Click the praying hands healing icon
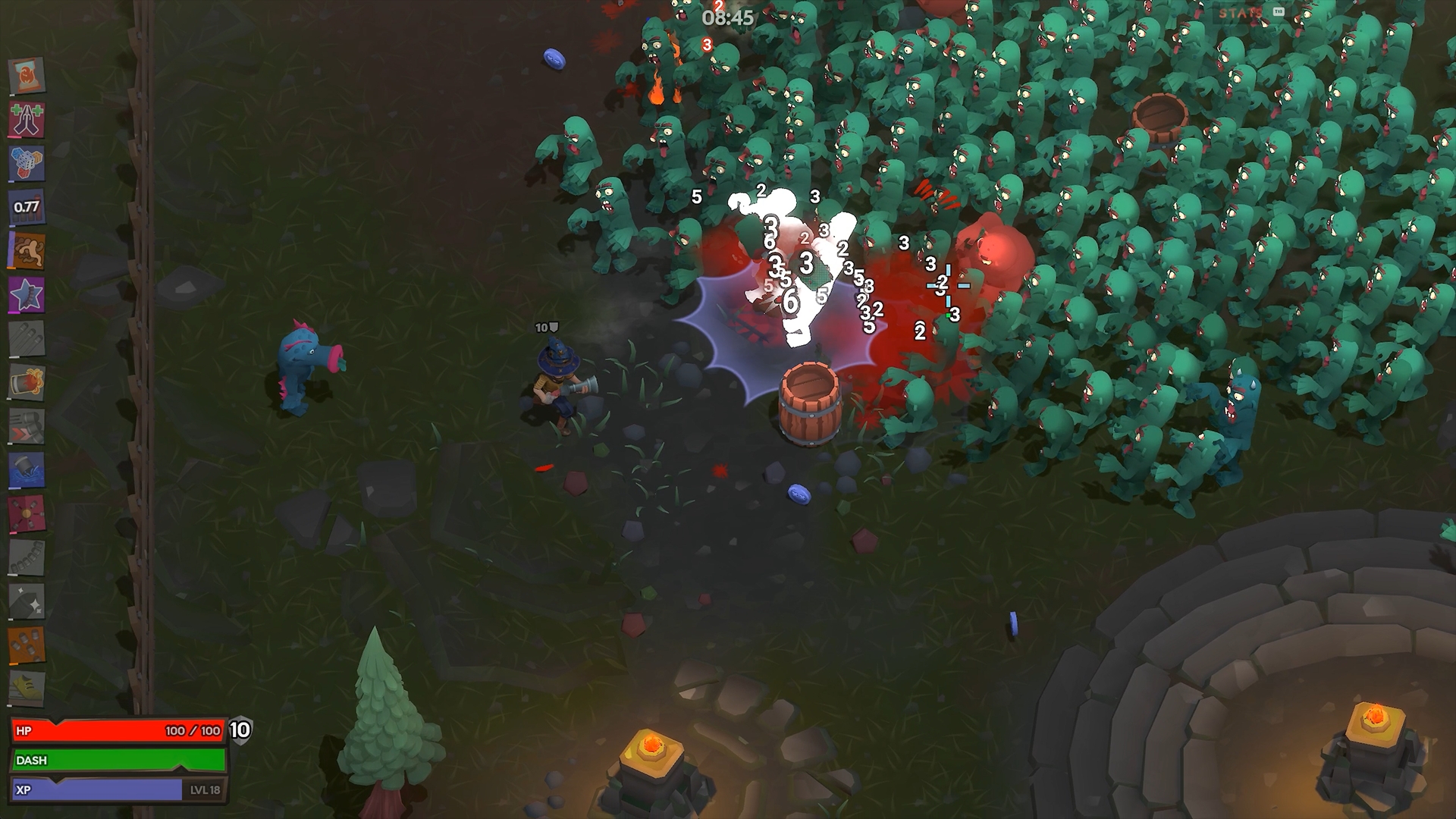This screenshot has width=1456, height=819. pyautogui.click(x=27, y=120)
